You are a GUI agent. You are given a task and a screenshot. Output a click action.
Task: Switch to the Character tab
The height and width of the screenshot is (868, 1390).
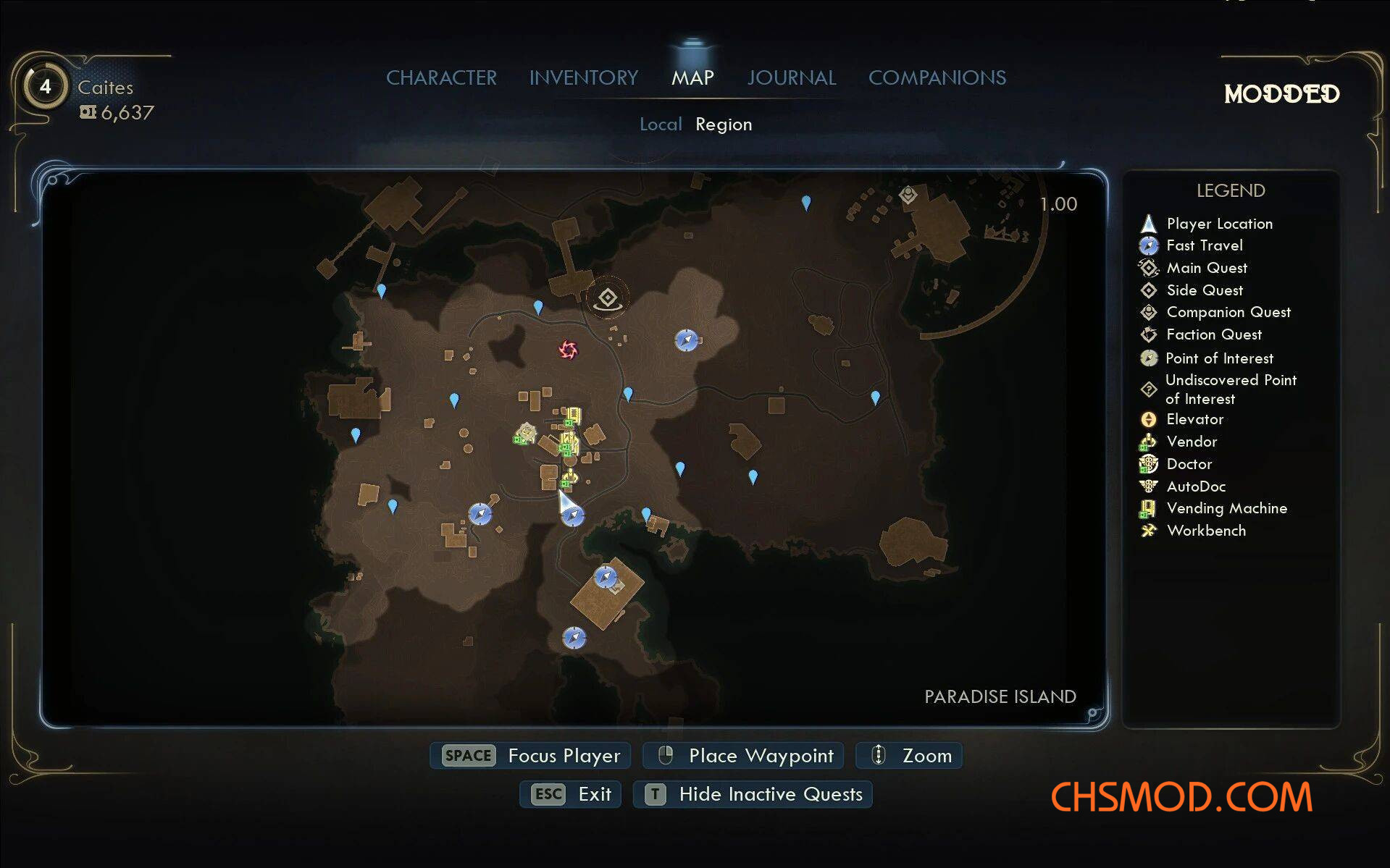441,77
